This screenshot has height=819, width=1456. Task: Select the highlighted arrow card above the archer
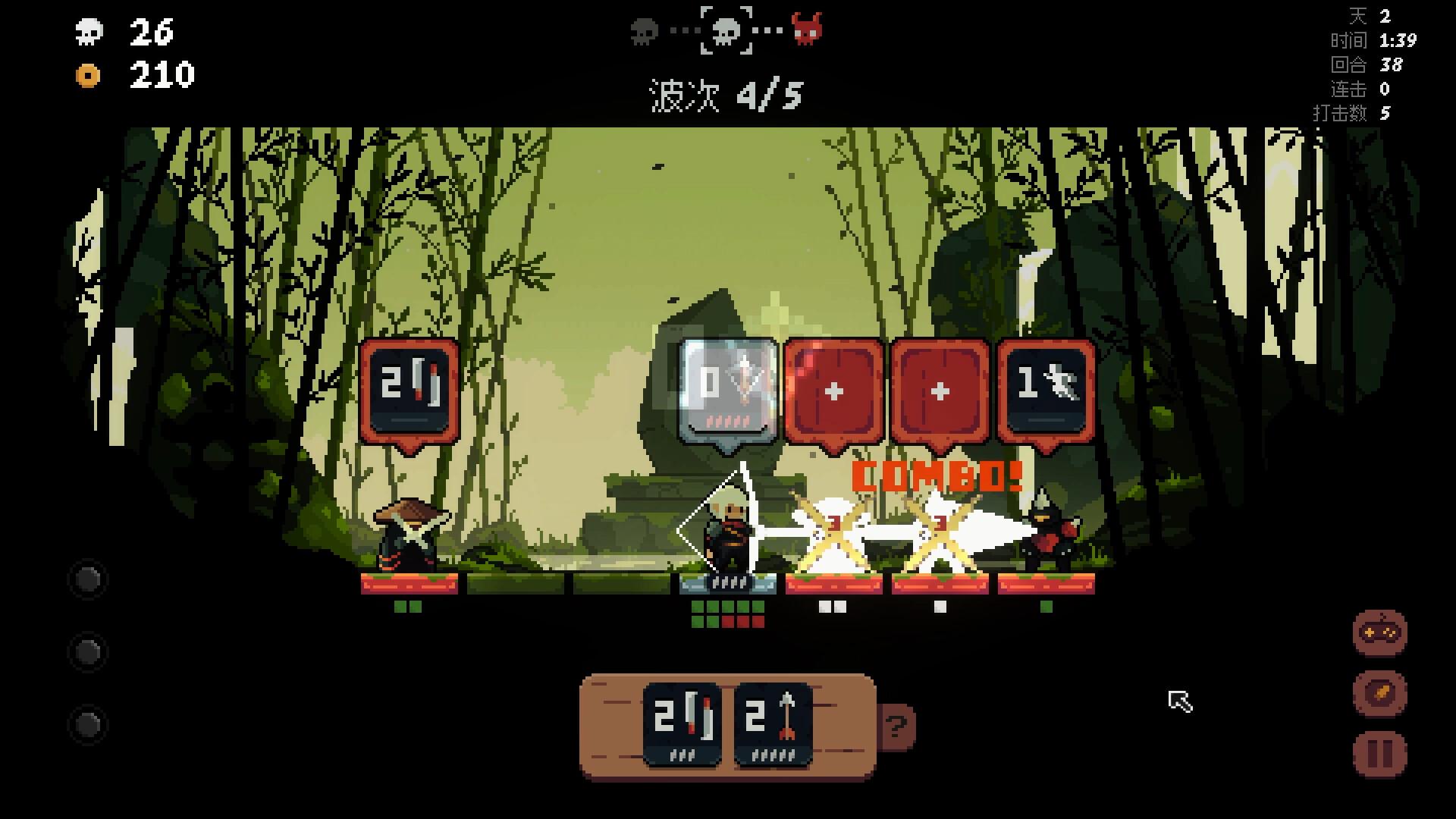(726, 391)
